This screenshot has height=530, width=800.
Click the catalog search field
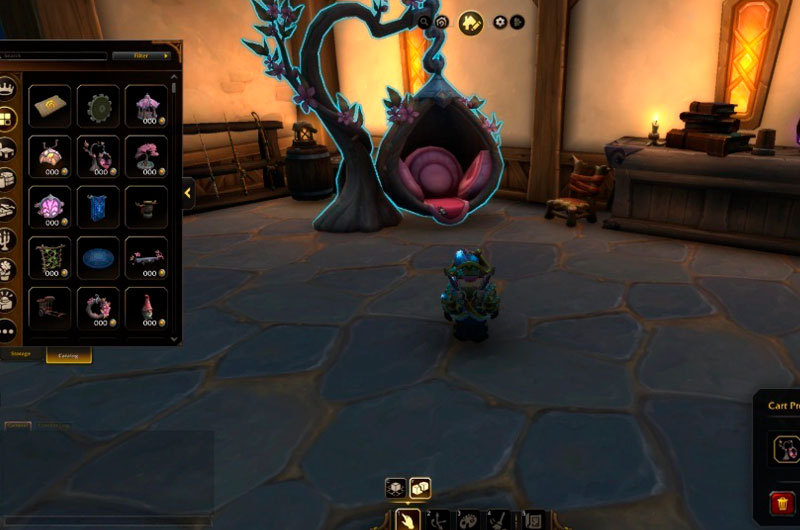[x=55, y=56]
